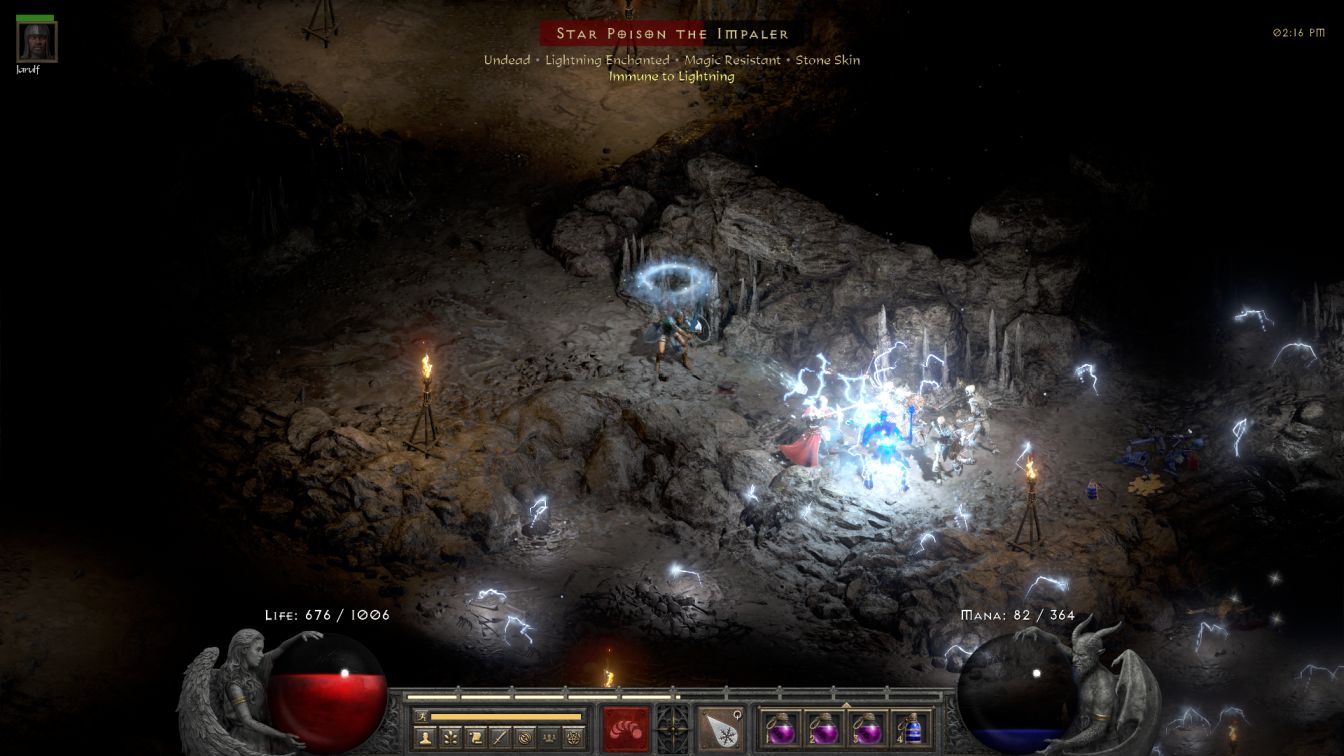This screenshot has width=1344, height=756.
Task: Toggle the run/walk button
Action: pos(423,716)
